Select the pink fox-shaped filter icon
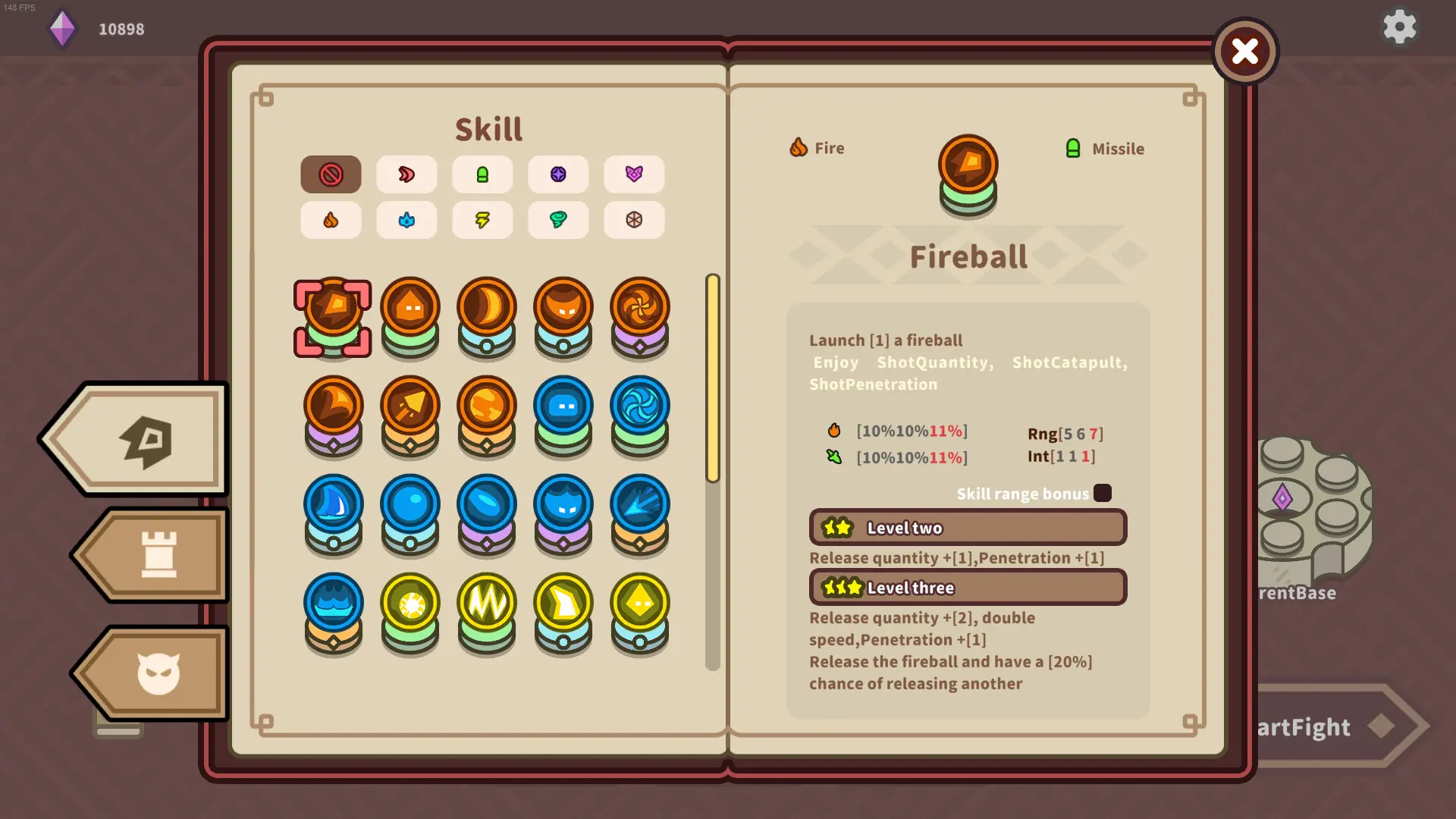1456x819 pixels. tap(635, 174)
